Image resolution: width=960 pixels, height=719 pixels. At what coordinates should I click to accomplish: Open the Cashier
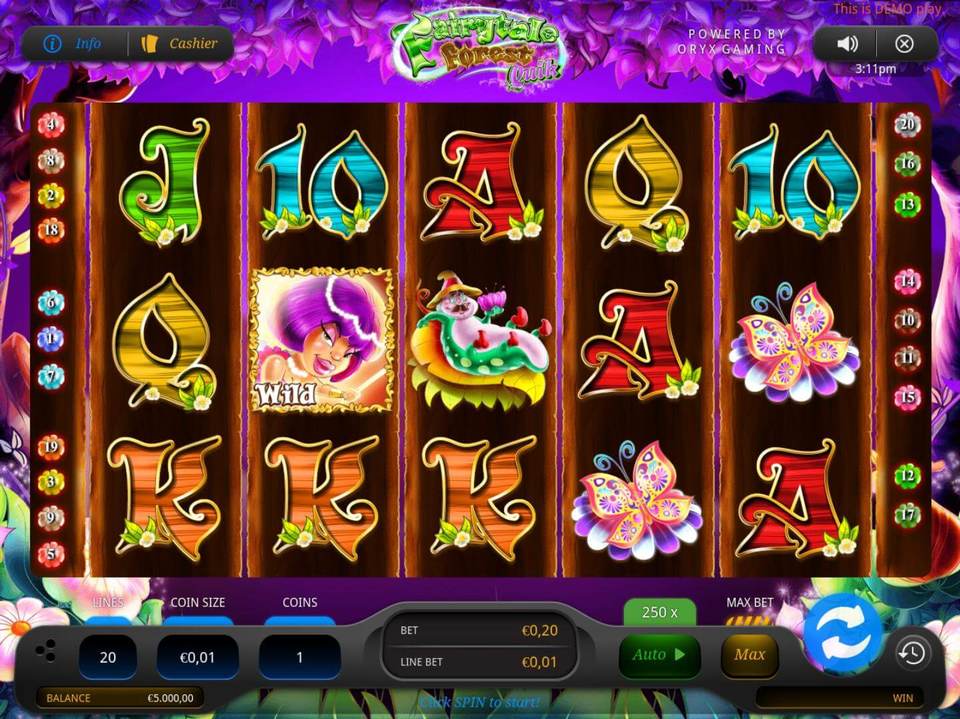(x=181, y=44)
